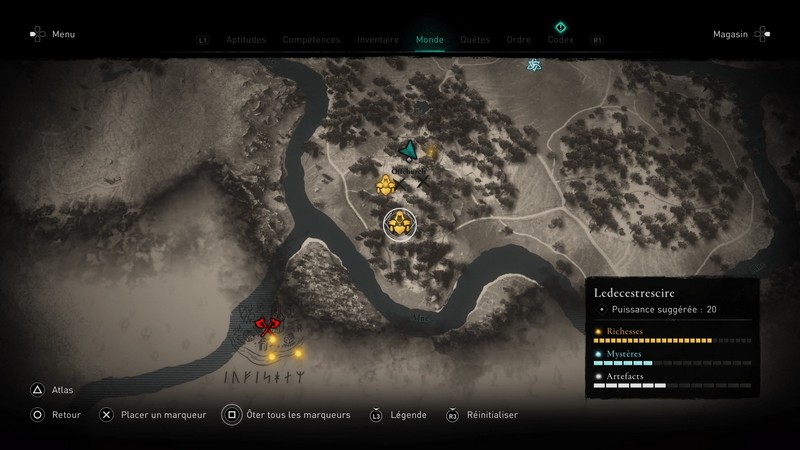Switch to the Codex tab
800x450 pixels.
(x=560, y=40)
